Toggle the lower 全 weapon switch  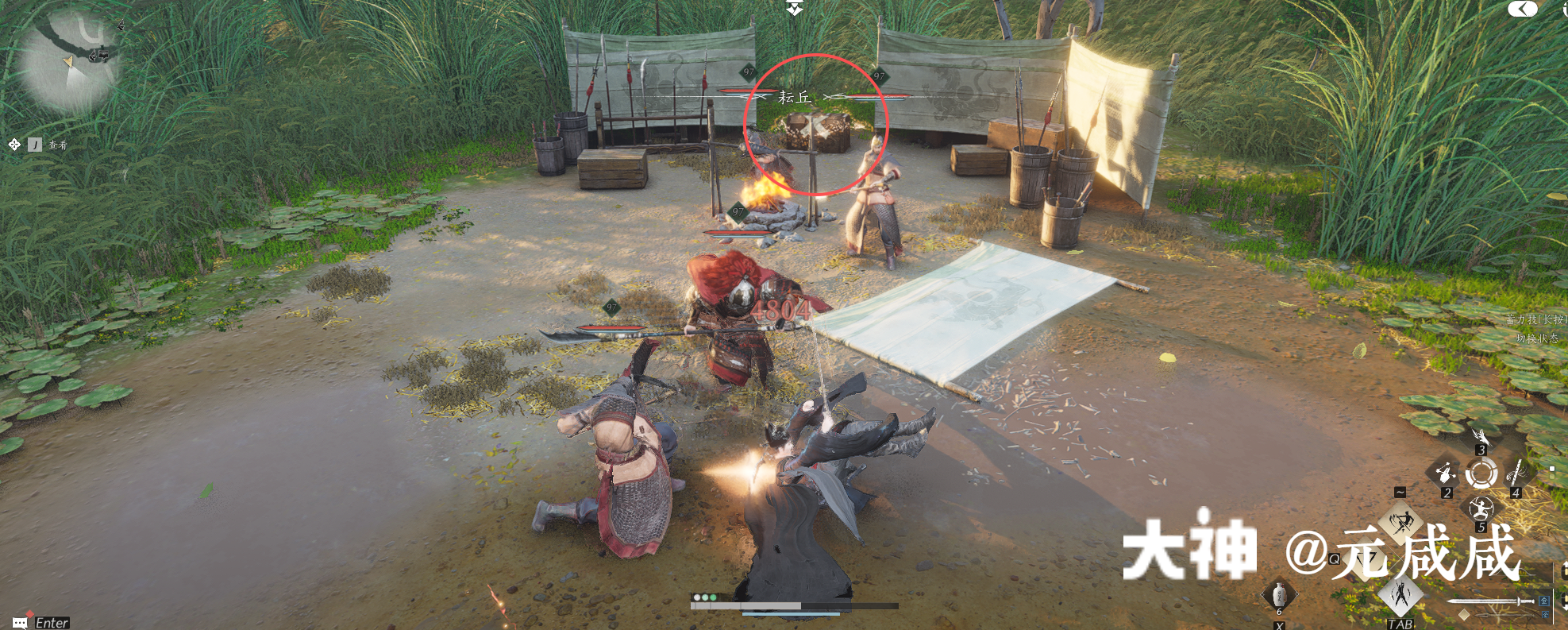(x=1546, y=615)
